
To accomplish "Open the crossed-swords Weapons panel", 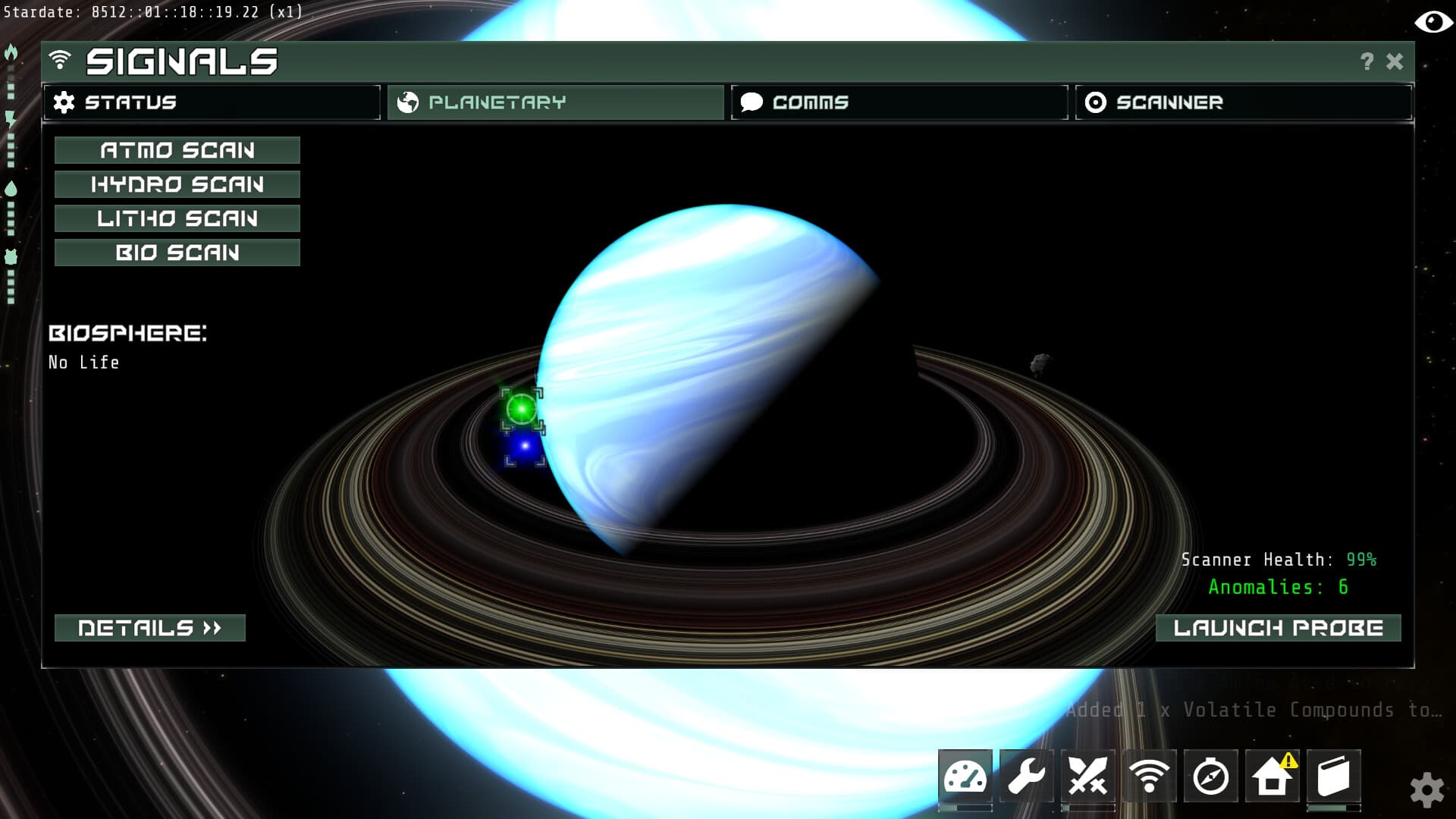I will point(1086,776).
